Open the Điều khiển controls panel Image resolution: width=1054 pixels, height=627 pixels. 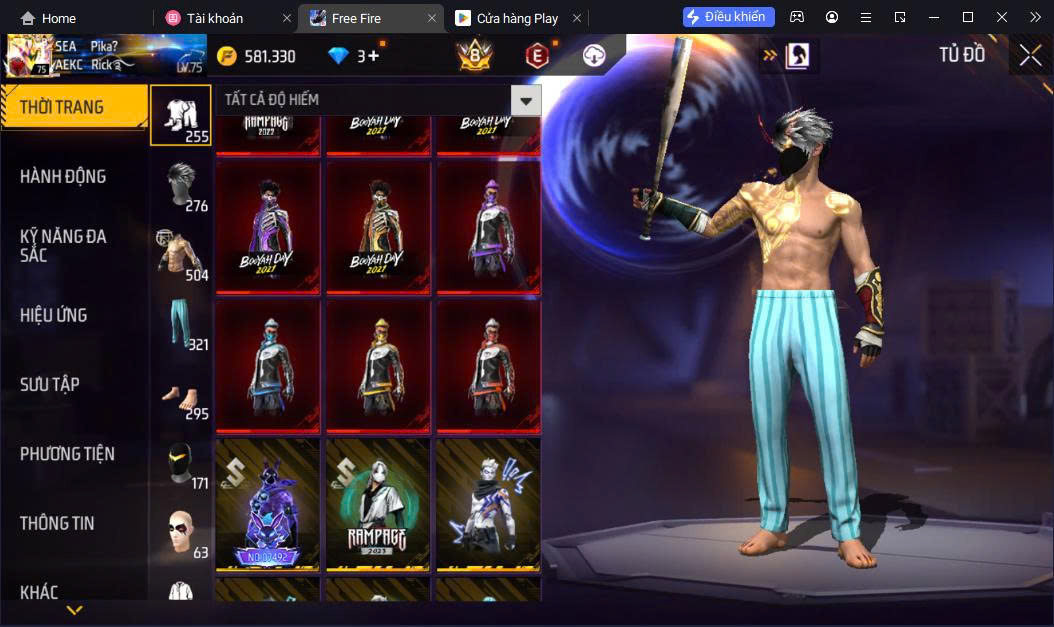pyautogui.click(x=728, y=17)
